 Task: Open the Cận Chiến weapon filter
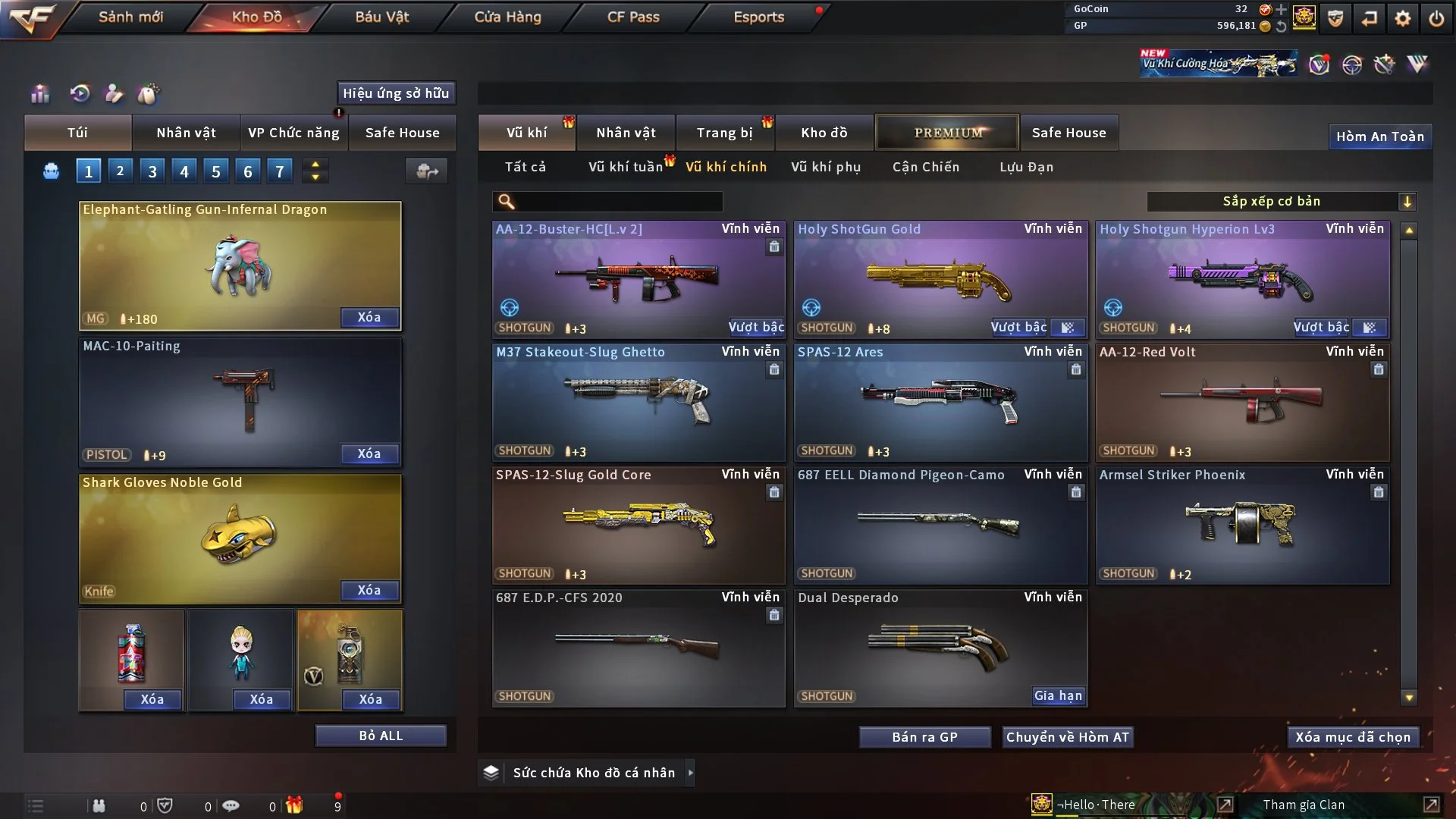[925, 167]
